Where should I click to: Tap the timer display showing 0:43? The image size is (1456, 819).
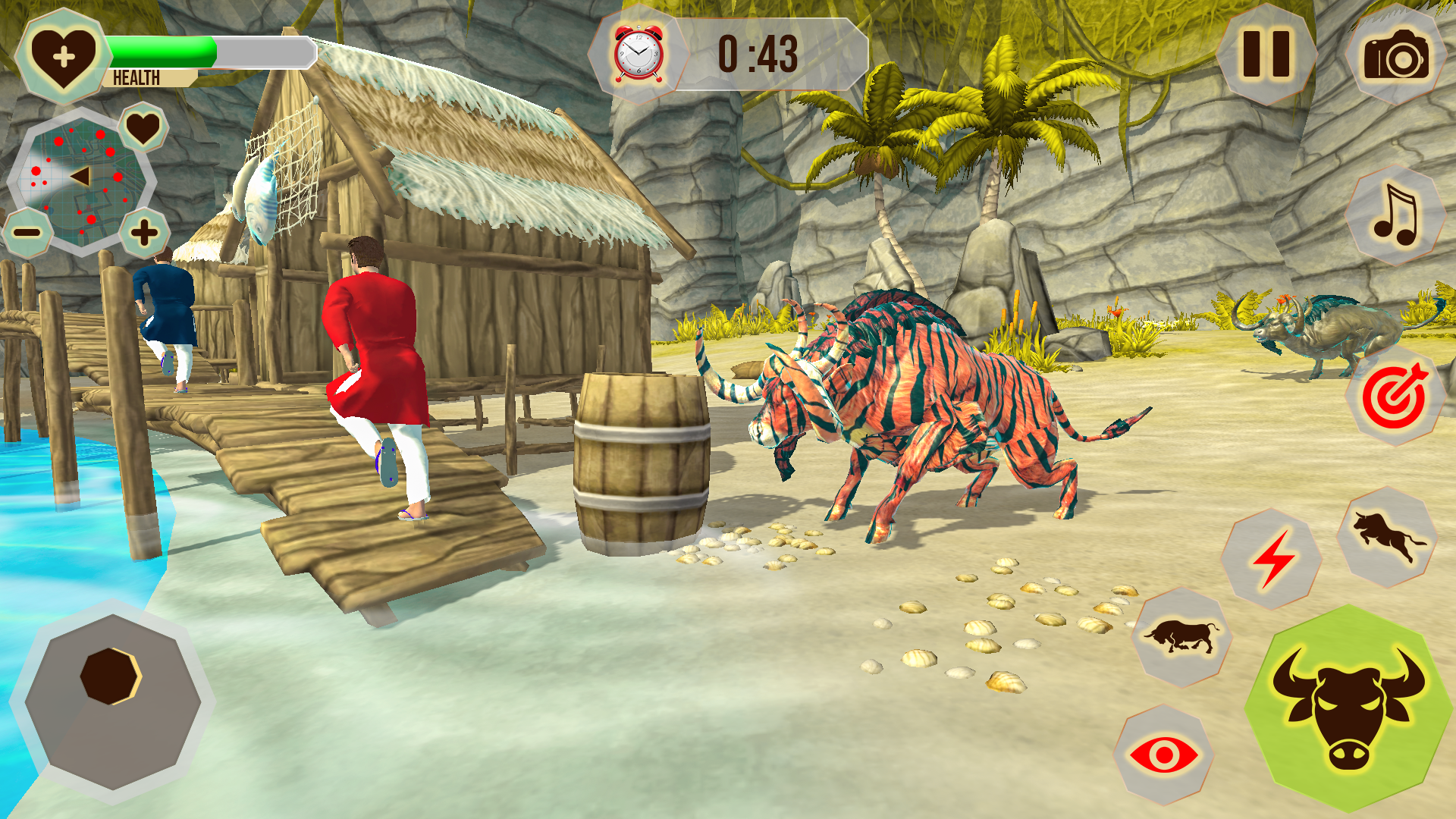tap(758, 53)
